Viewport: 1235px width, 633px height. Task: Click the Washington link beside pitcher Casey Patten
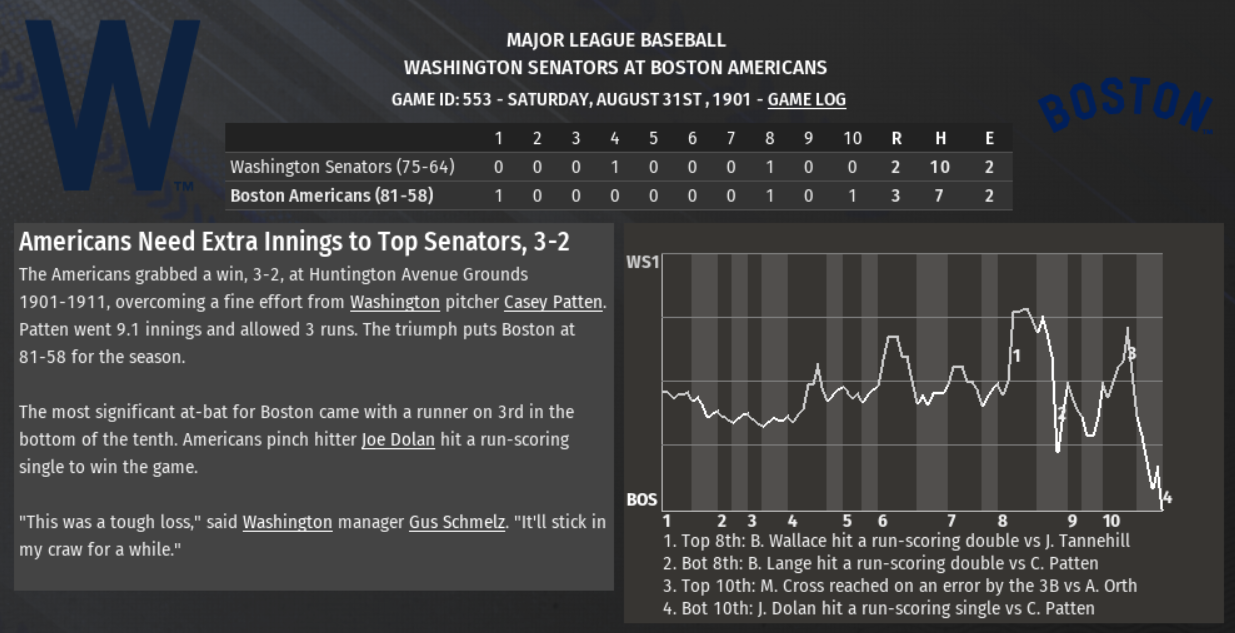(x=395, y=302)
